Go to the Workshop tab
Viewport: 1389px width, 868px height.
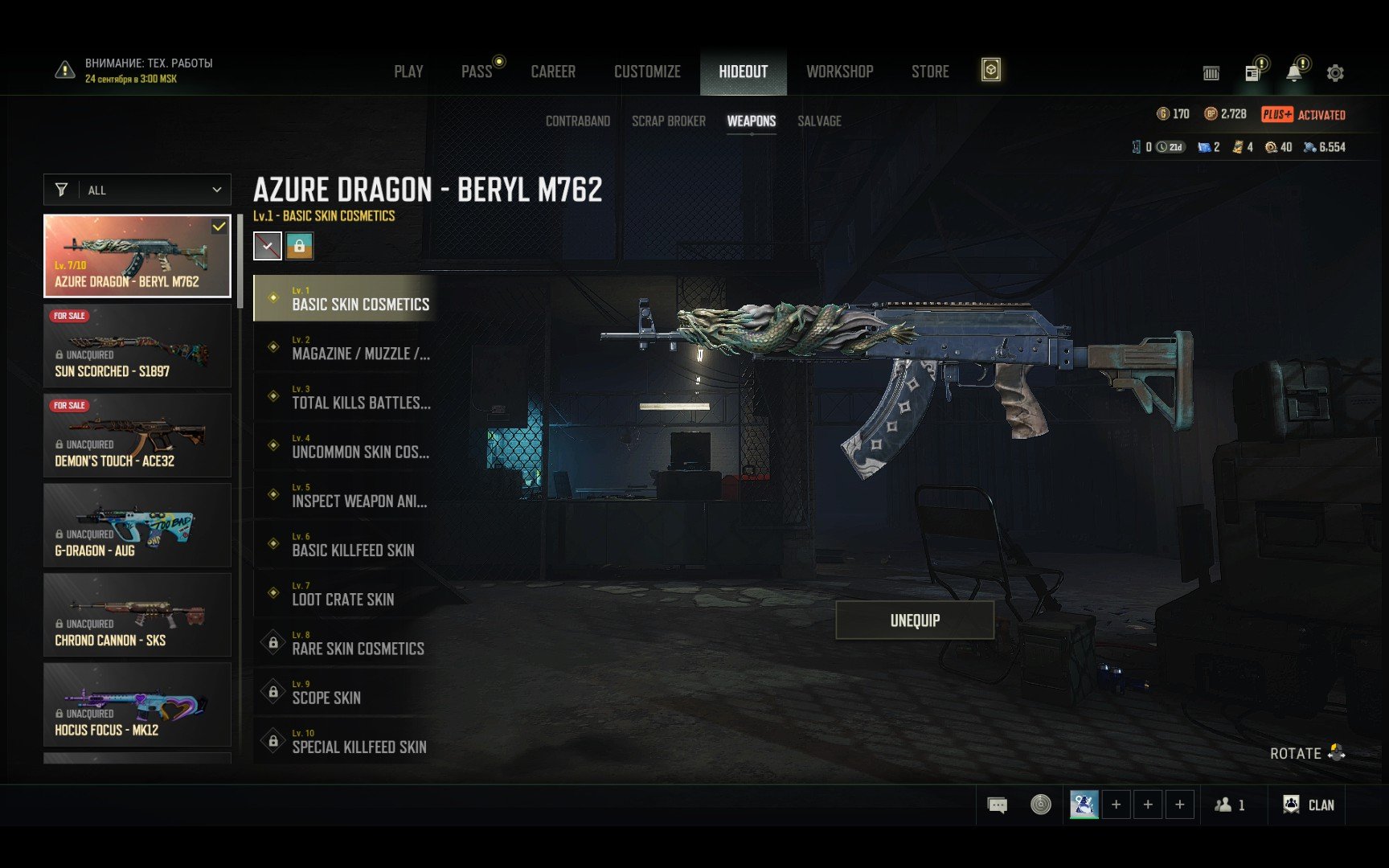click(839, 72)
